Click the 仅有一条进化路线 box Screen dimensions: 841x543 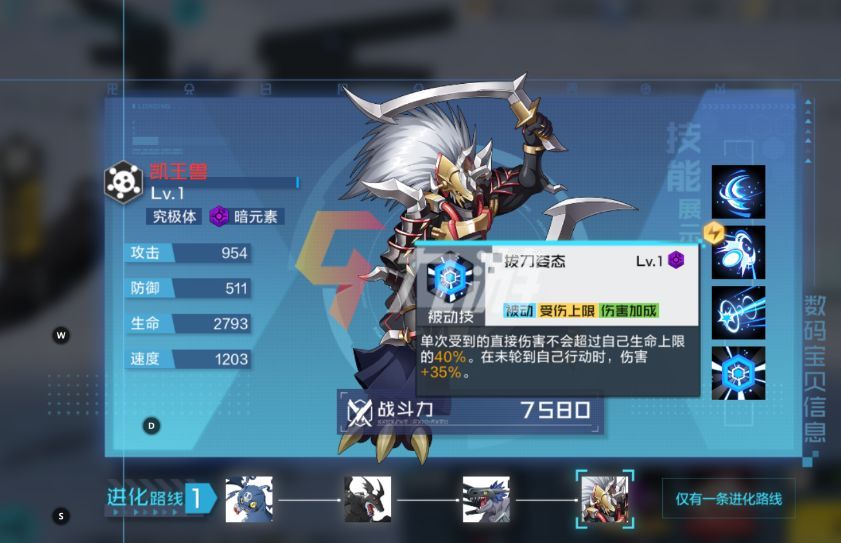click(728, 498)
